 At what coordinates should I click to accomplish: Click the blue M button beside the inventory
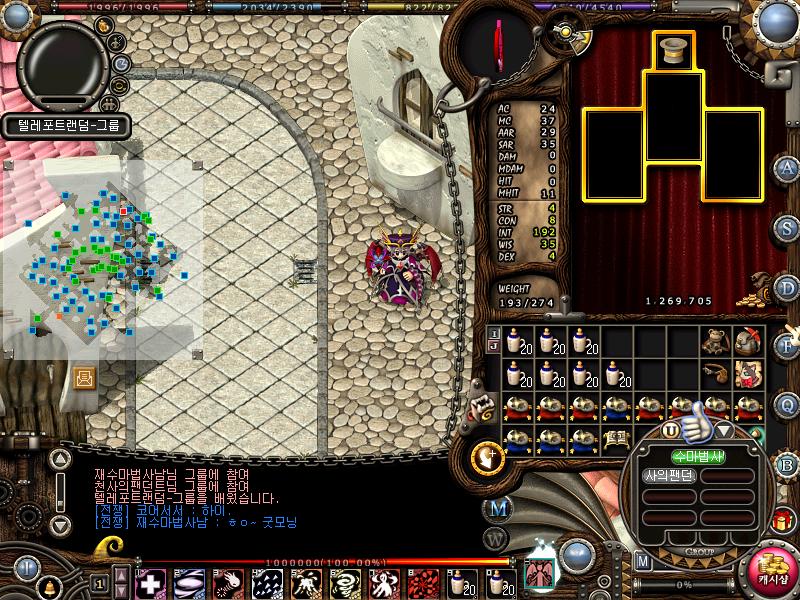(497, 508)
